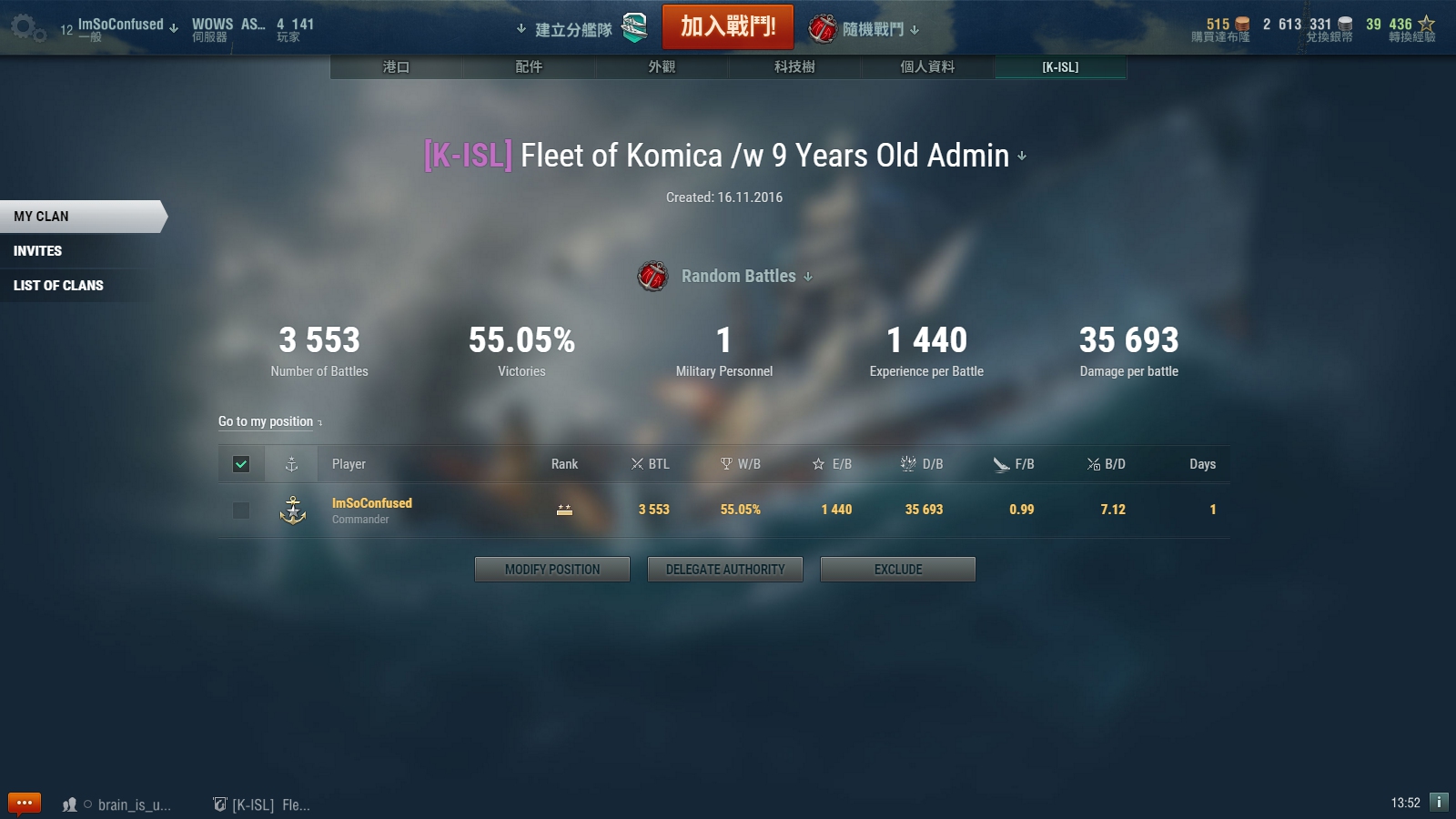Sort members by the Days column

coord(1202,464)
